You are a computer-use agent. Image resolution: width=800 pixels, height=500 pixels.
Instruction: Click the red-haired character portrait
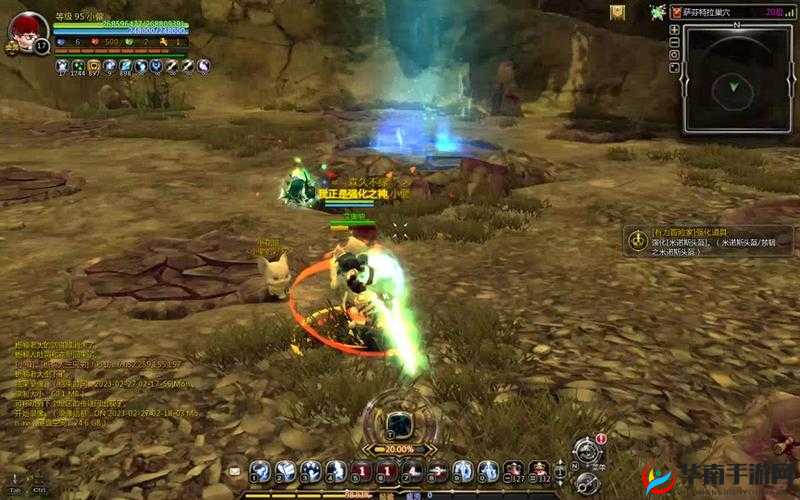pyautogui.click(x=28, y=30)
